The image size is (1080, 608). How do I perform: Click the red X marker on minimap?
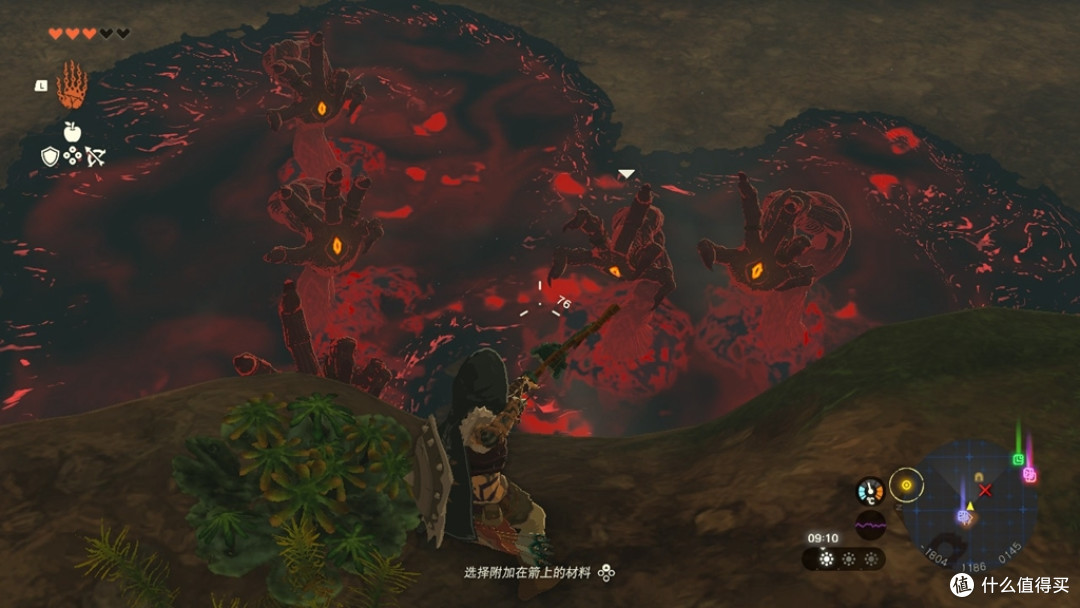[x=985, y=490]
